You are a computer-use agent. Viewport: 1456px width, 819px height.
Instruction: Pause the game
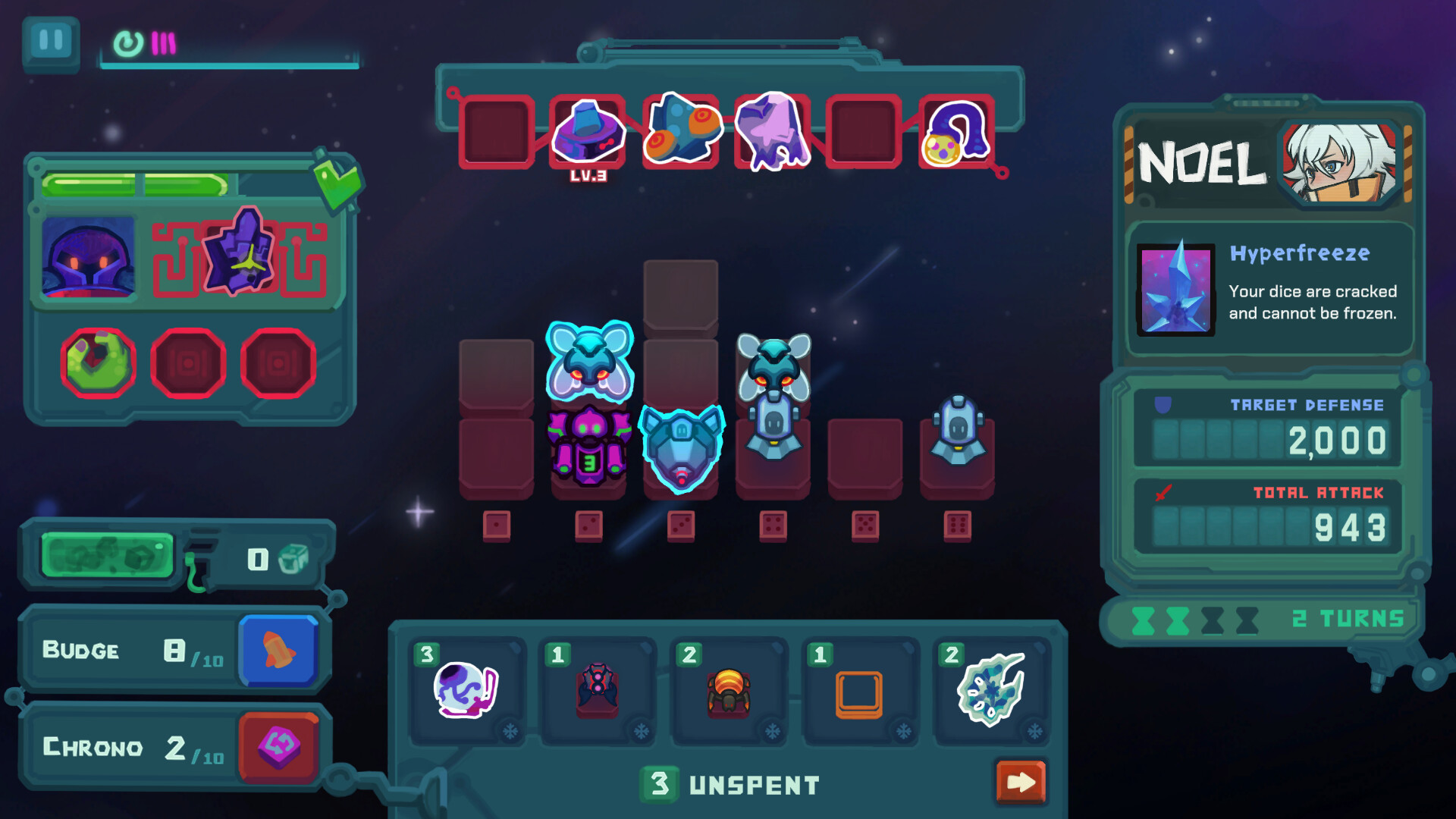pos(51,41)
